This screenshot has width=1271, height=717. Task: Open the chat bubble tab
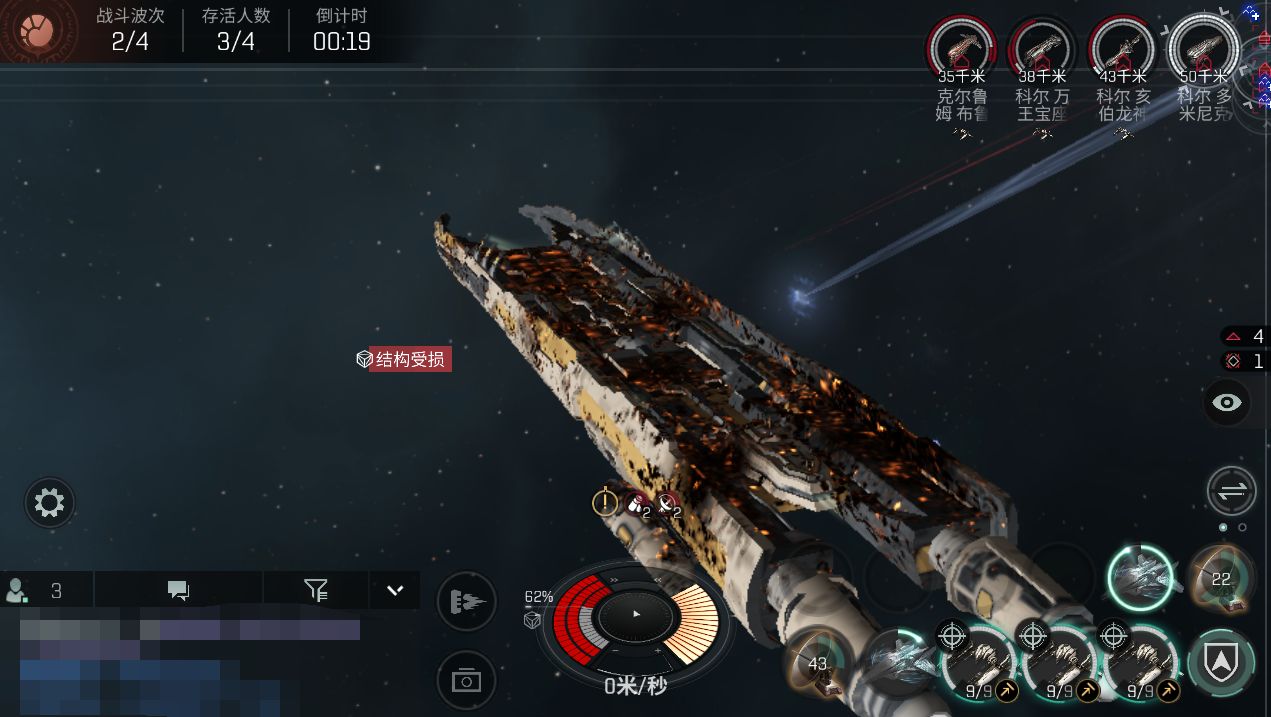179,590
